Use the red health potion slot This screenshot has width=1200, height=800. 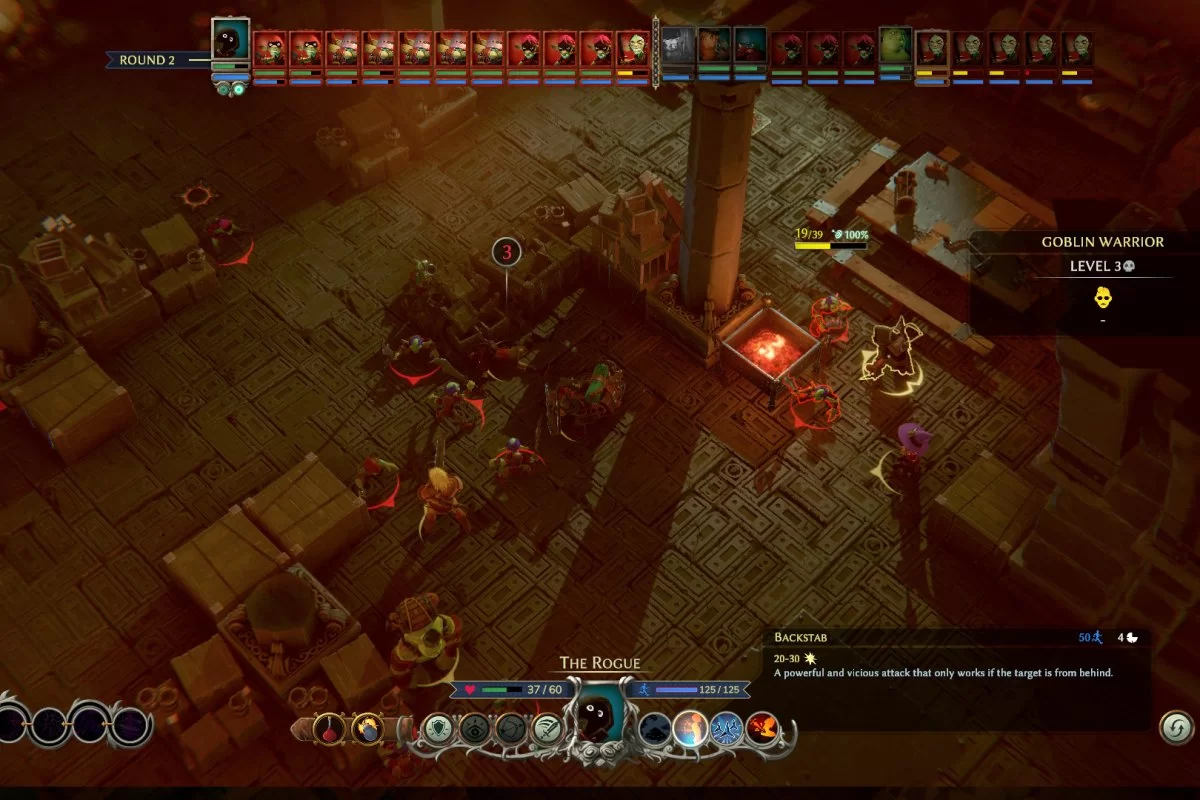[x=329, y=727]
